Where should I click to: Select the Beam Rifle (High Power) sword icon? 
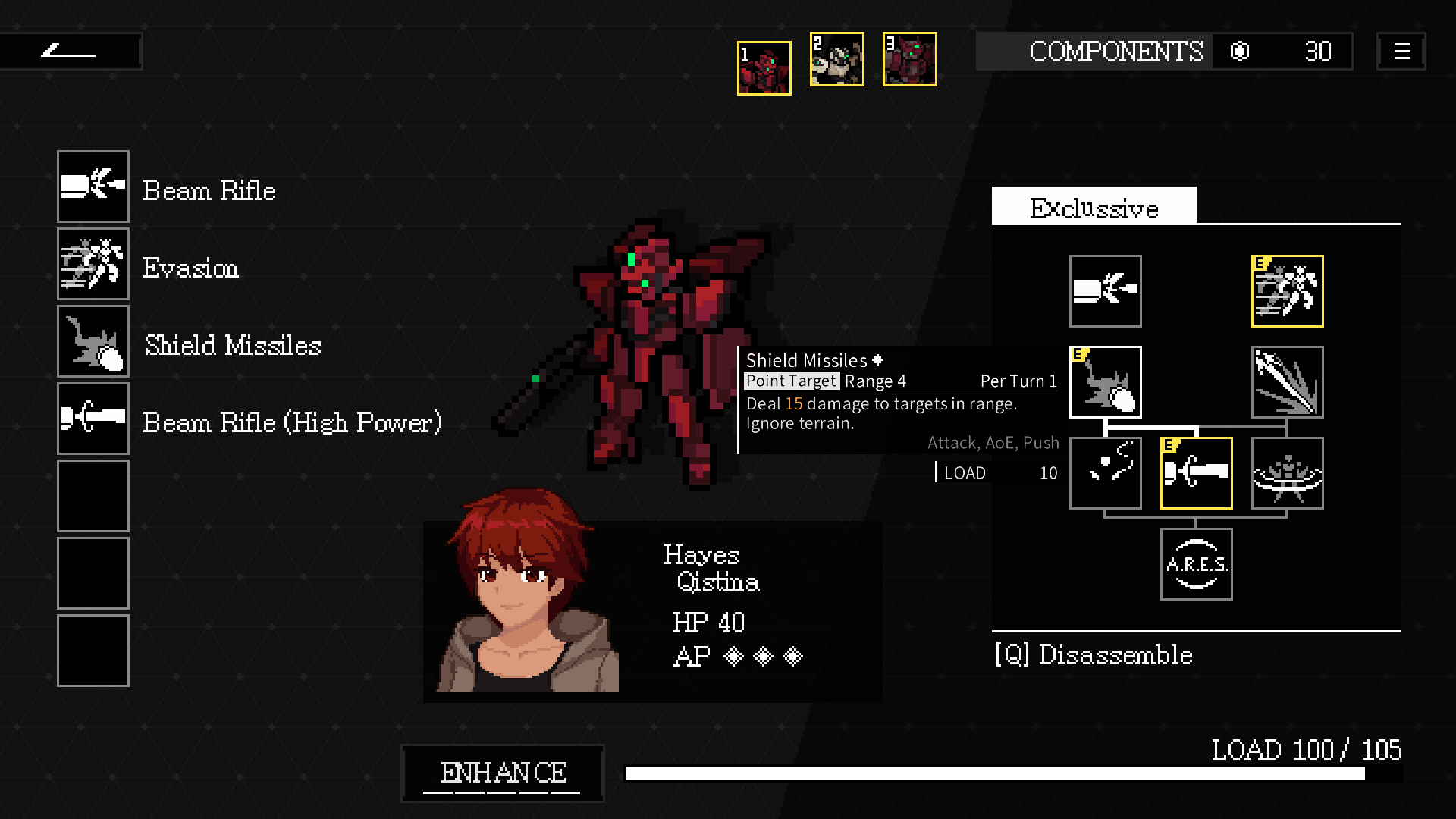1196,473
